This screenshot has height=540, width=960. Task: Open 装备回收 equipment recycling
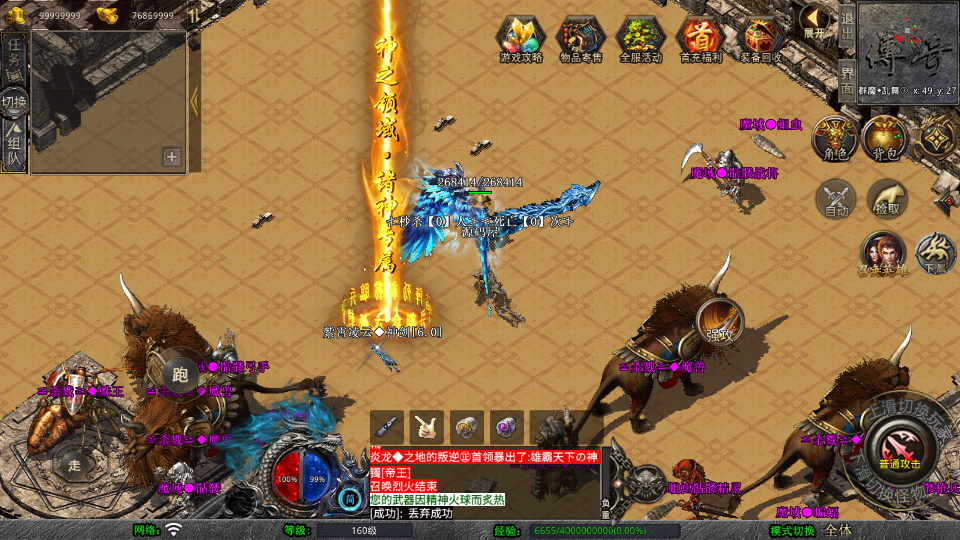762,40
